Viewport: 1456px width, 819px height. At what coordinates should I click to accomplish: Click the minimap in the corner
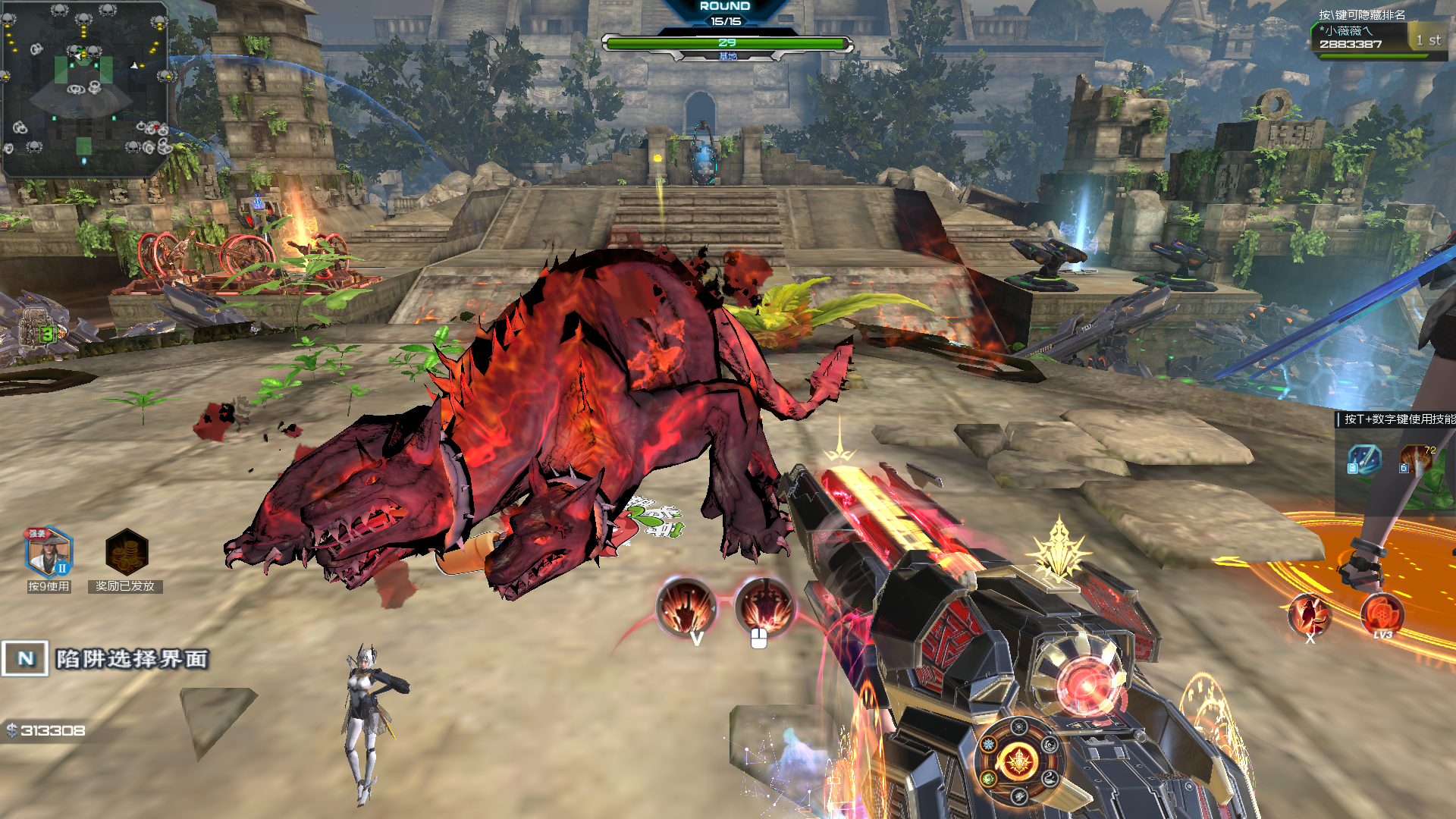[x=84, y=87]
